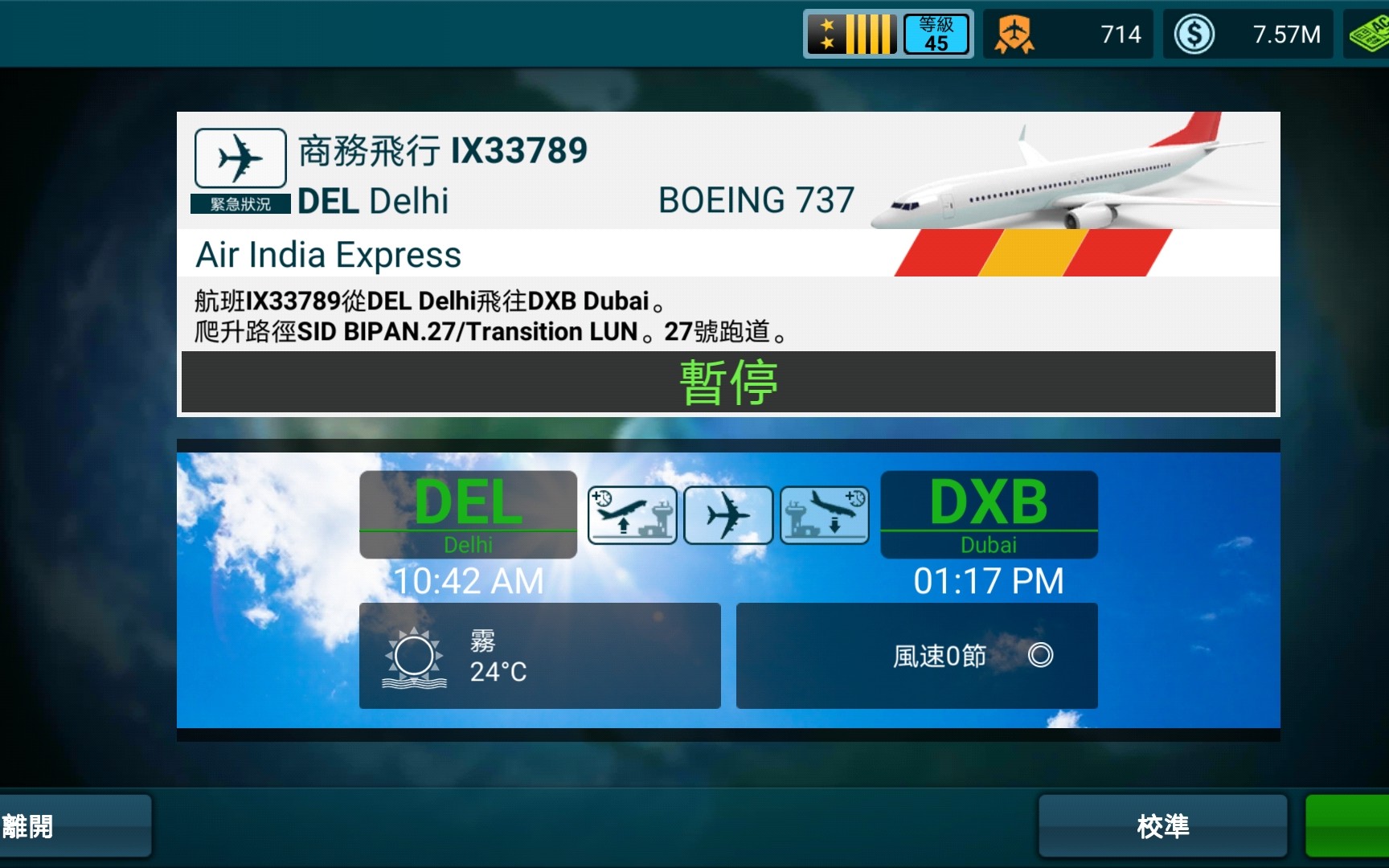Select the cruise airplane phase icon
The width and height of the screenshot is (1389, 868).
tap(728, 514)
